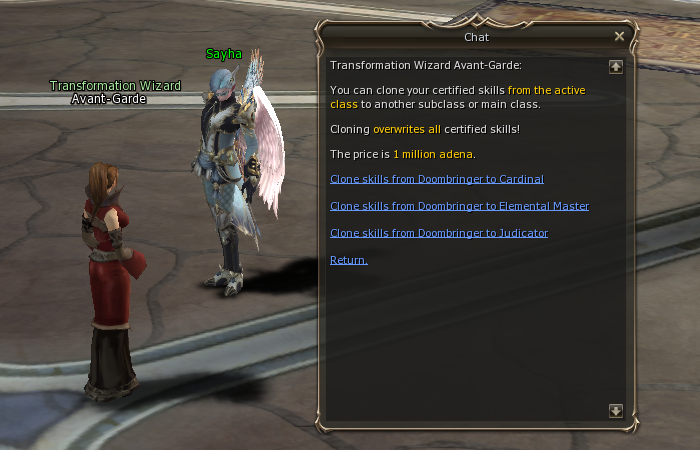The width and height of the screenshot is (700, 450).
Task: Click the chat scroll down arrow
Action: pyautogui.click(x=615, y=411)
